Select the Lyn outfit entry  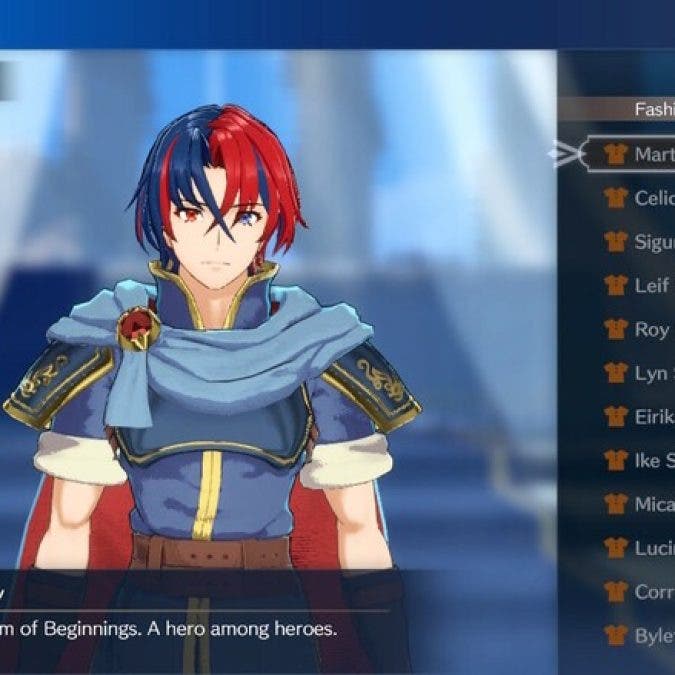click(x=640, y=373)
